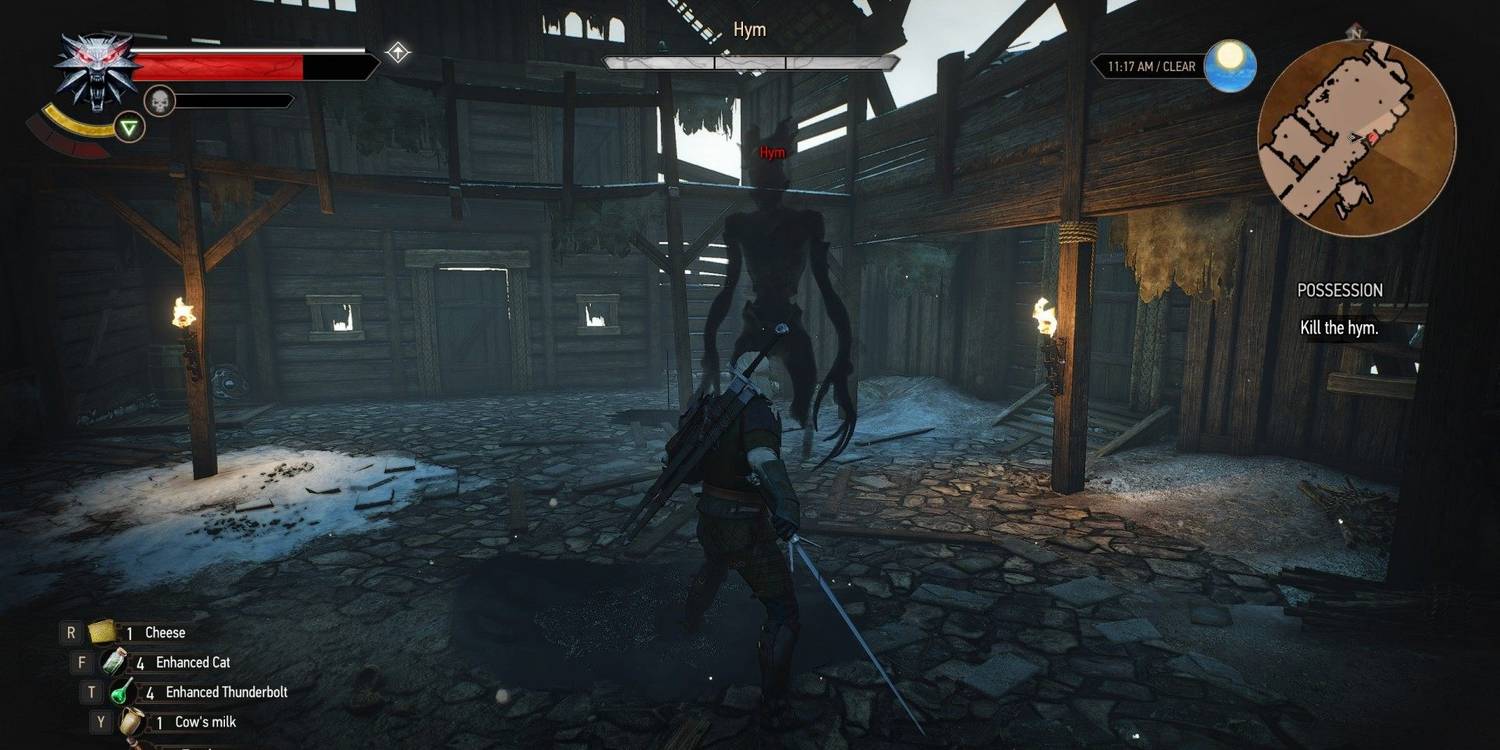Click the diamond arrow indicator near the health bar
Viewport: 1500px width, 750px height.
pos(396,52)
